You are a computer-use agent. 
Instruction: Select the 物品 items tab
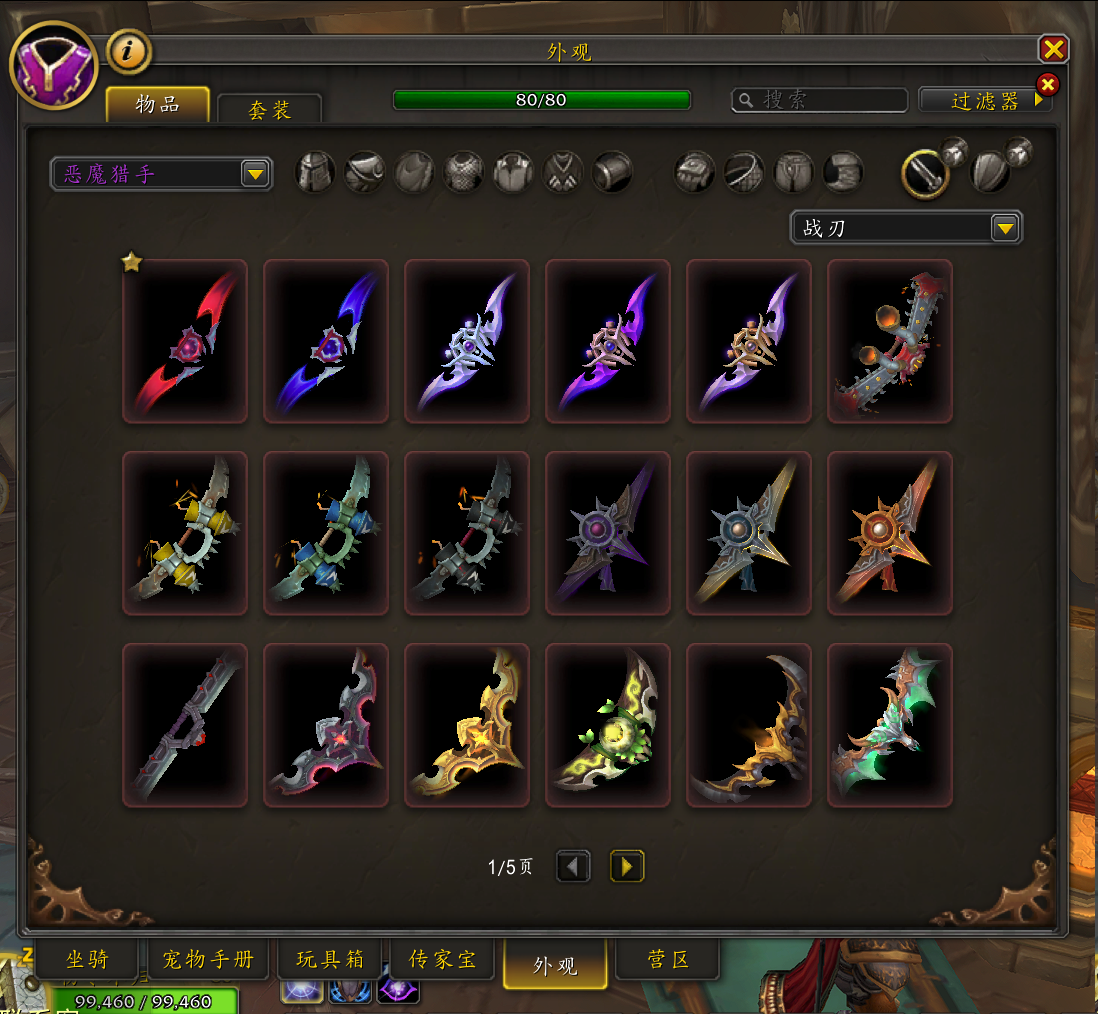(158, 104)
